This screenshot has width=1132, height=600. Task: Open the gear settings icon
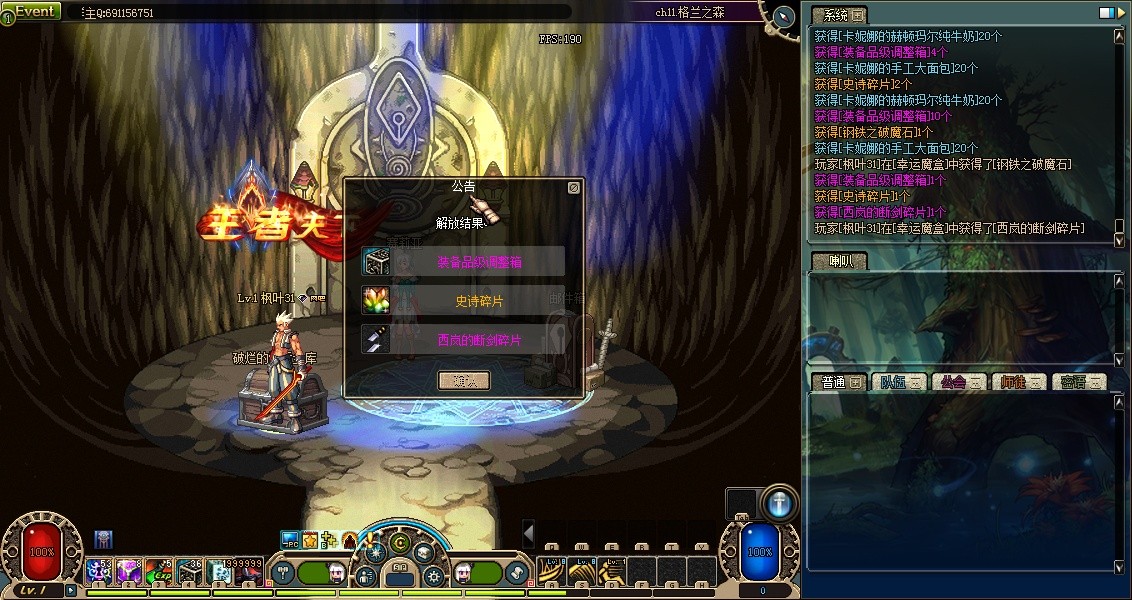pyautogui.click(x=432, y=576)
